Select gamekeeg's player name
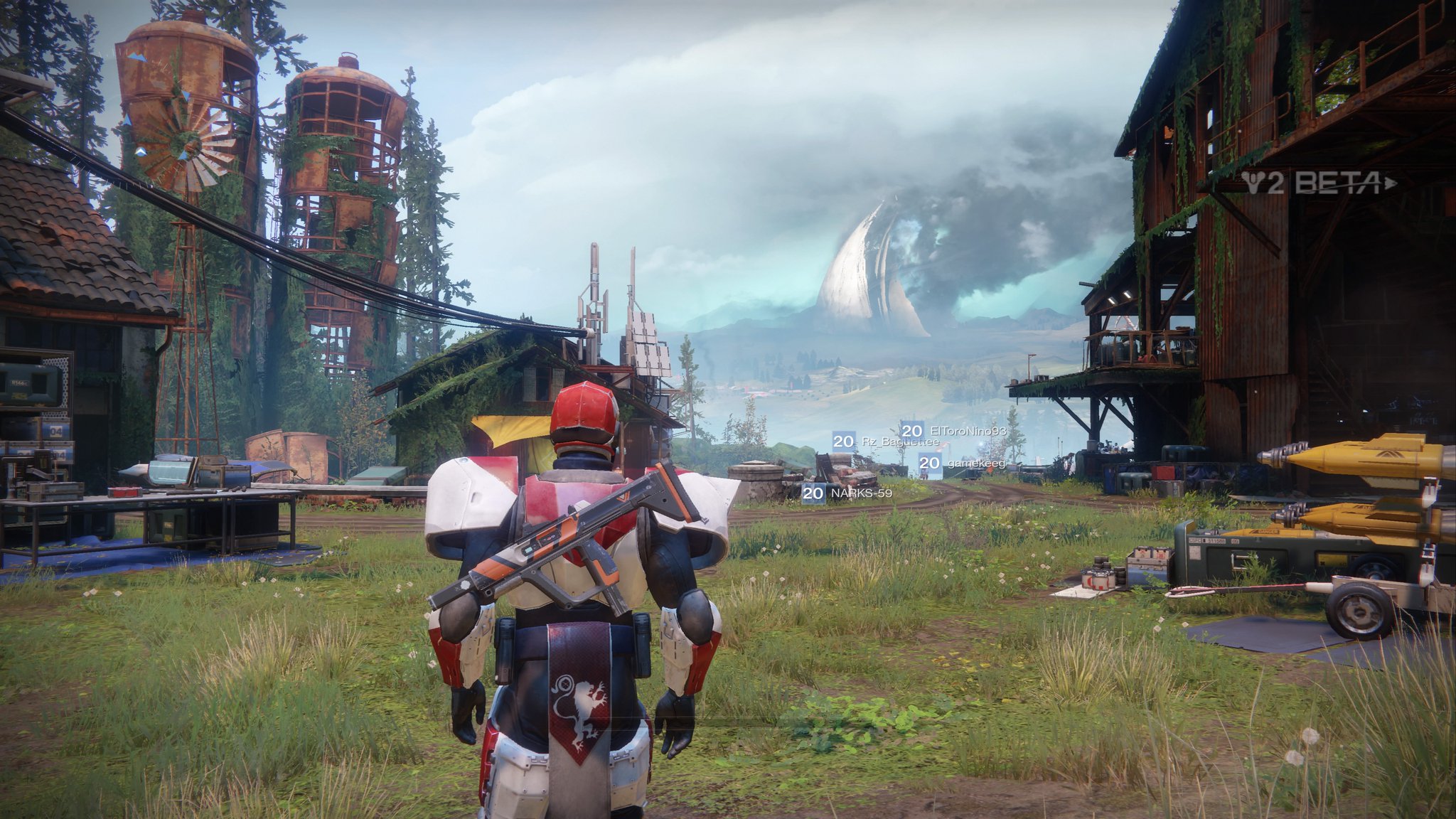The image size is (1456, 819). tap(978, 464)
